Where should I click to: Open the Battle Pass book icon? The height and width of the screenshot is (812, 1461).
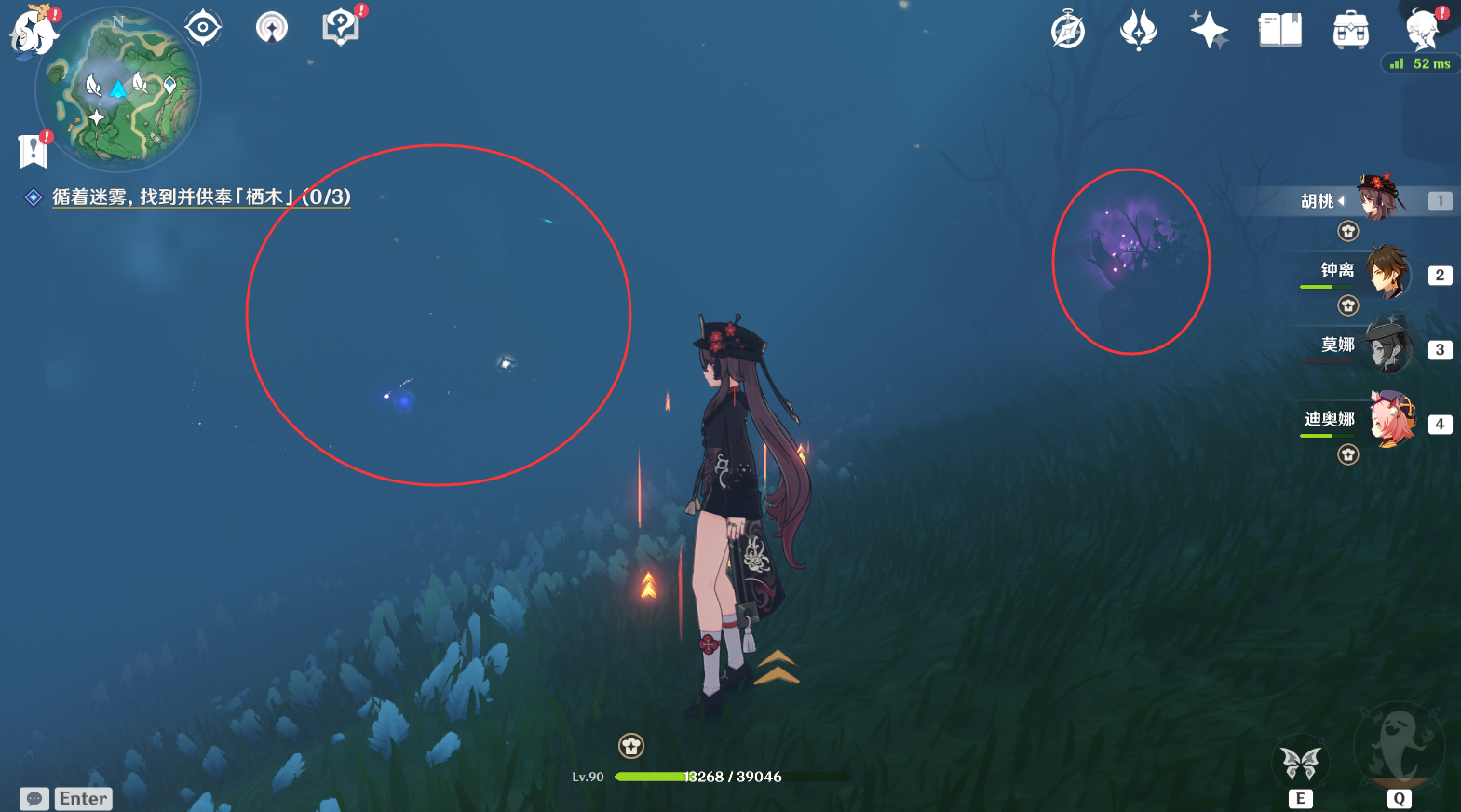1280,30
